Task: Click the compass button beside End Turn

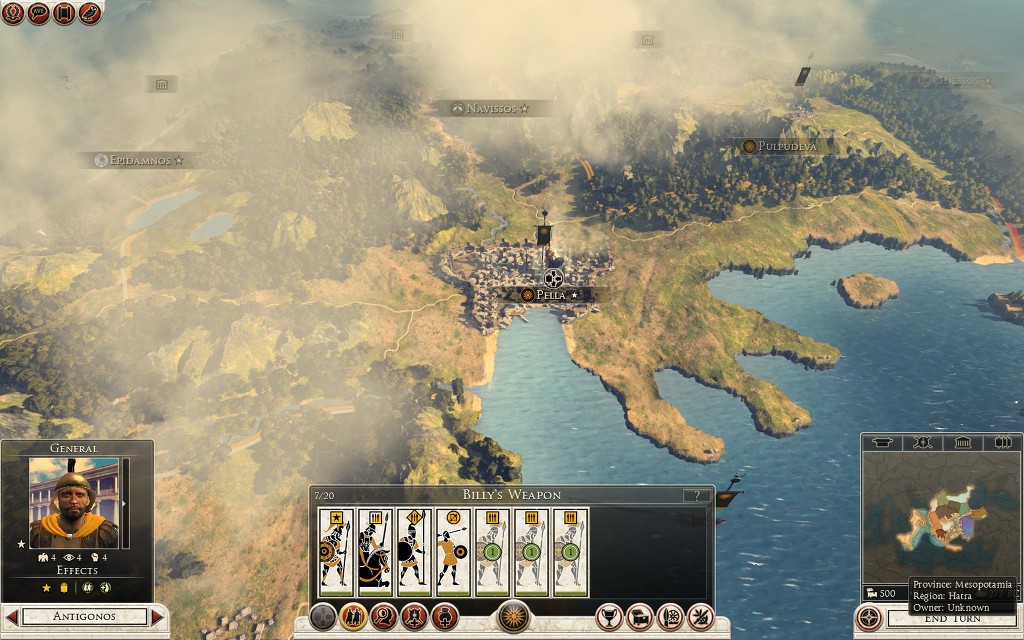Action: tap(870, 619)
